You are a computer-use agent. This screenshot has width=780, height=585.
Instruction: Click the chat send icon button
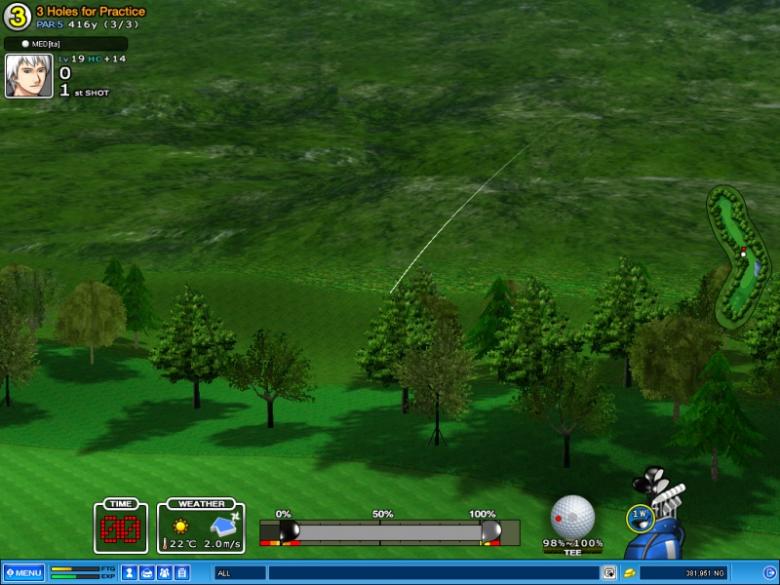(x=608, y=573)
